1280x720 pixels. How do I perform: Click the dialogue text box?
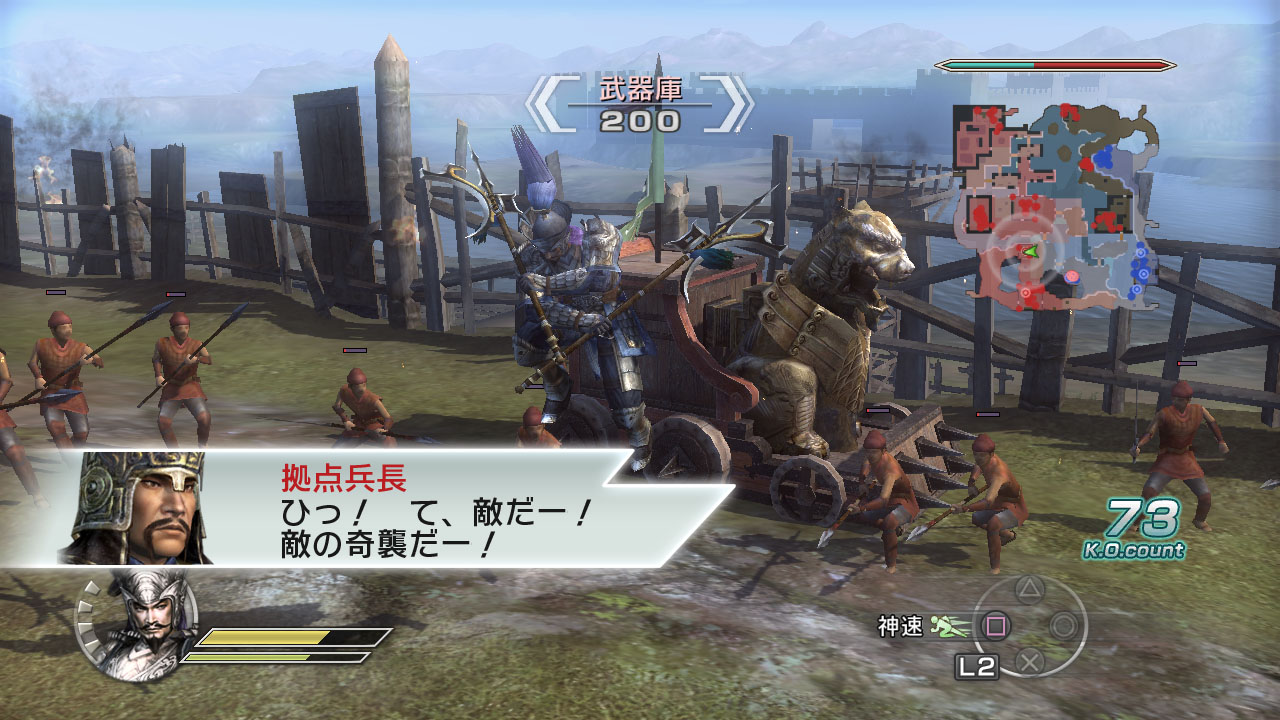point(430,525)
